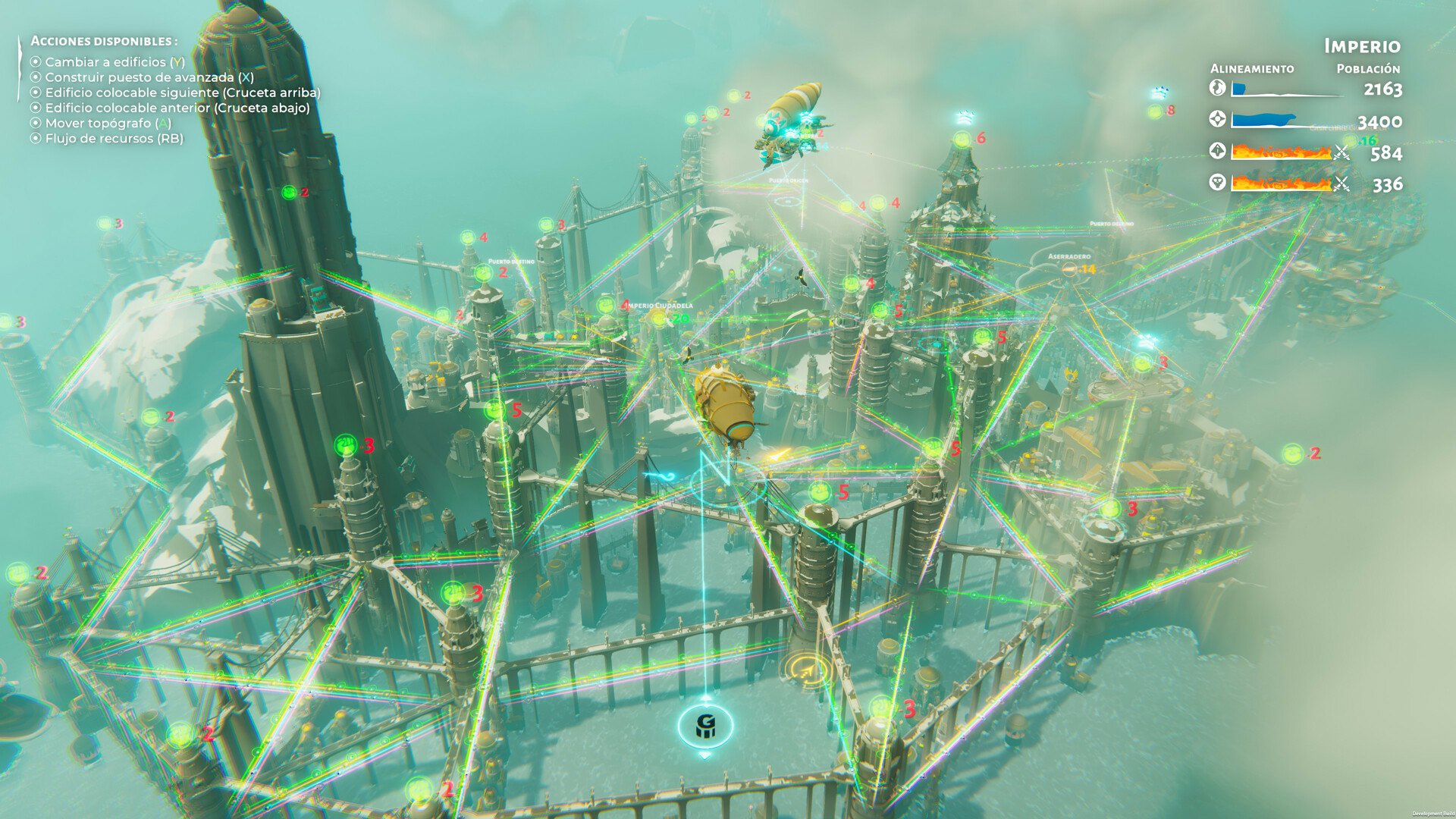Click the compass faction icon beside the 3400 bar

click(x=1217, y=120)
